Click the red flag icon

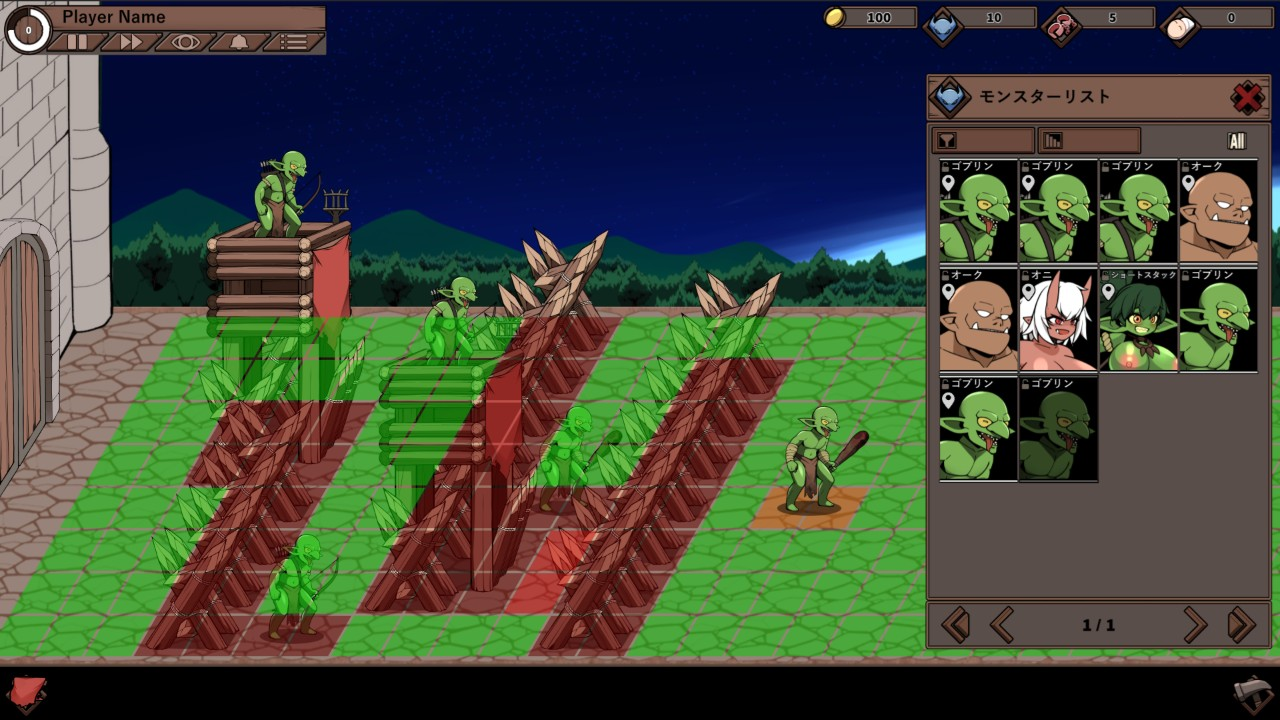(x=27, y=693)
